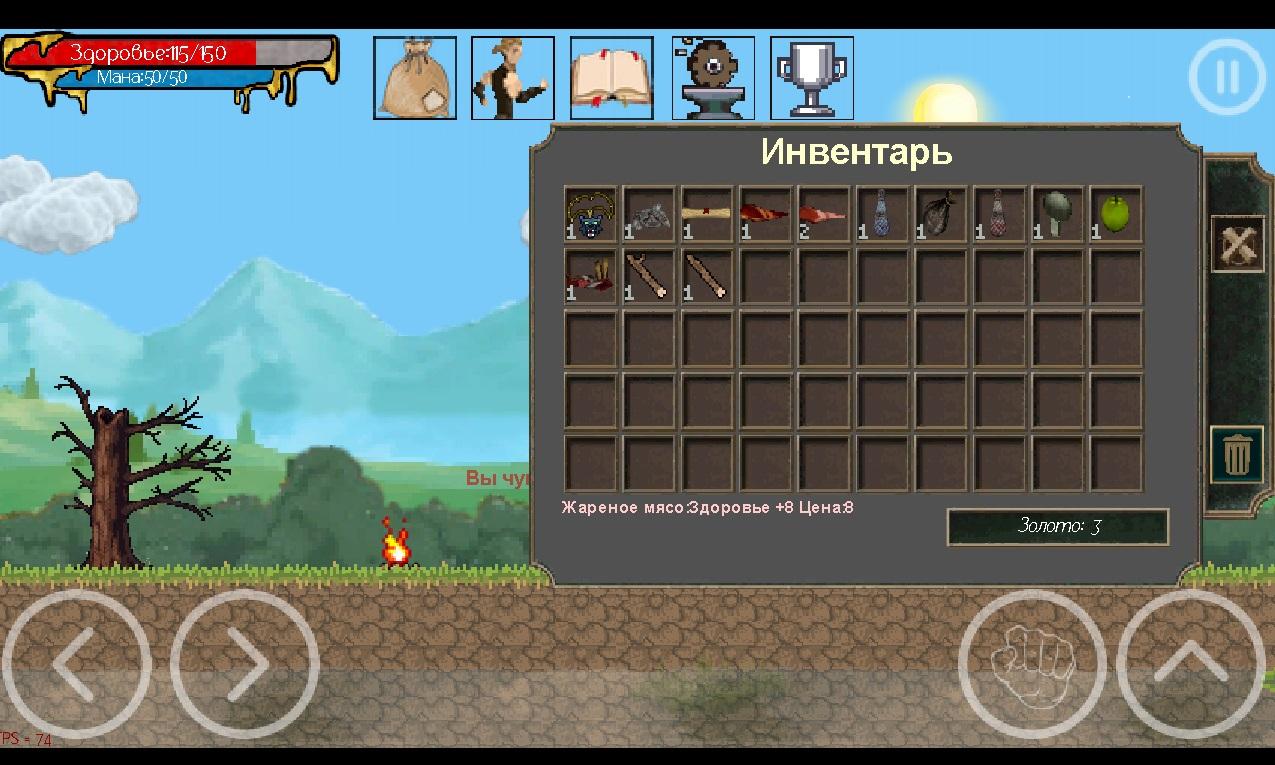Select the rolled scroll item
Viewport: 1275px width, 765px height.
coord(707,214)
